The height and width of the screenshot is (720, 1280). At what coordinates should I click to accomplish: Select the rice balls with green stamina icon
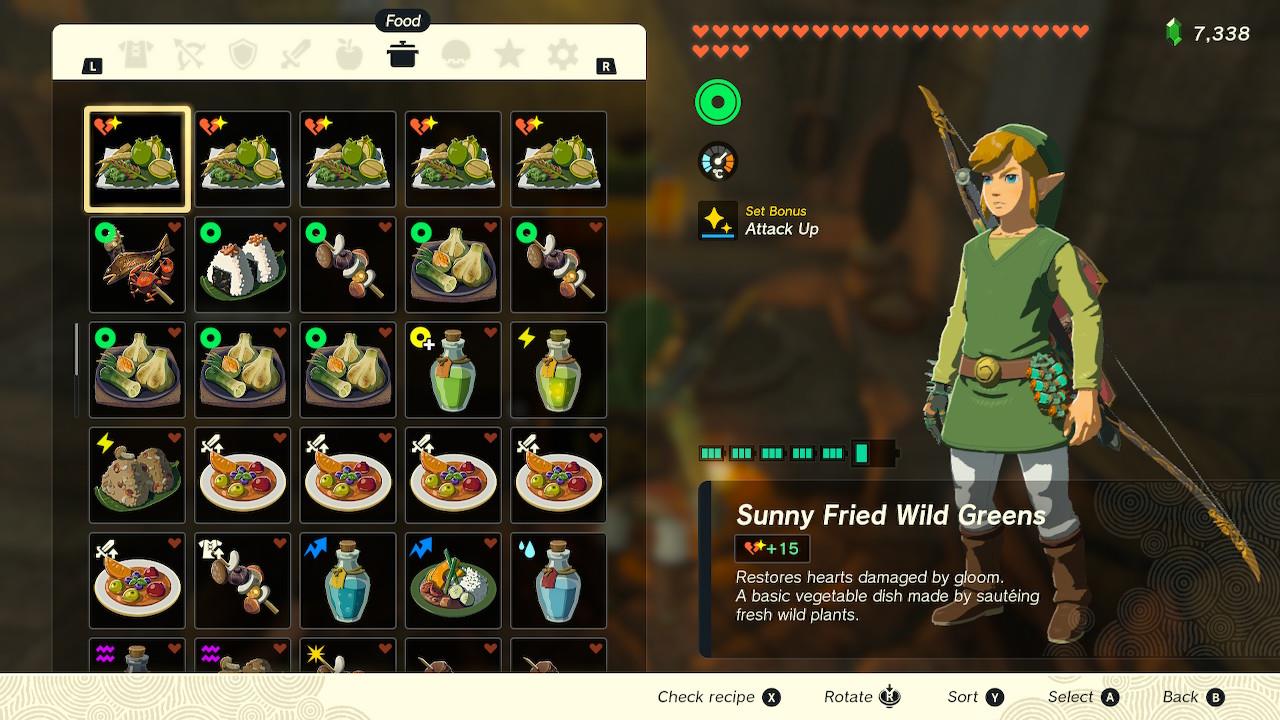(x=243, y=265)
